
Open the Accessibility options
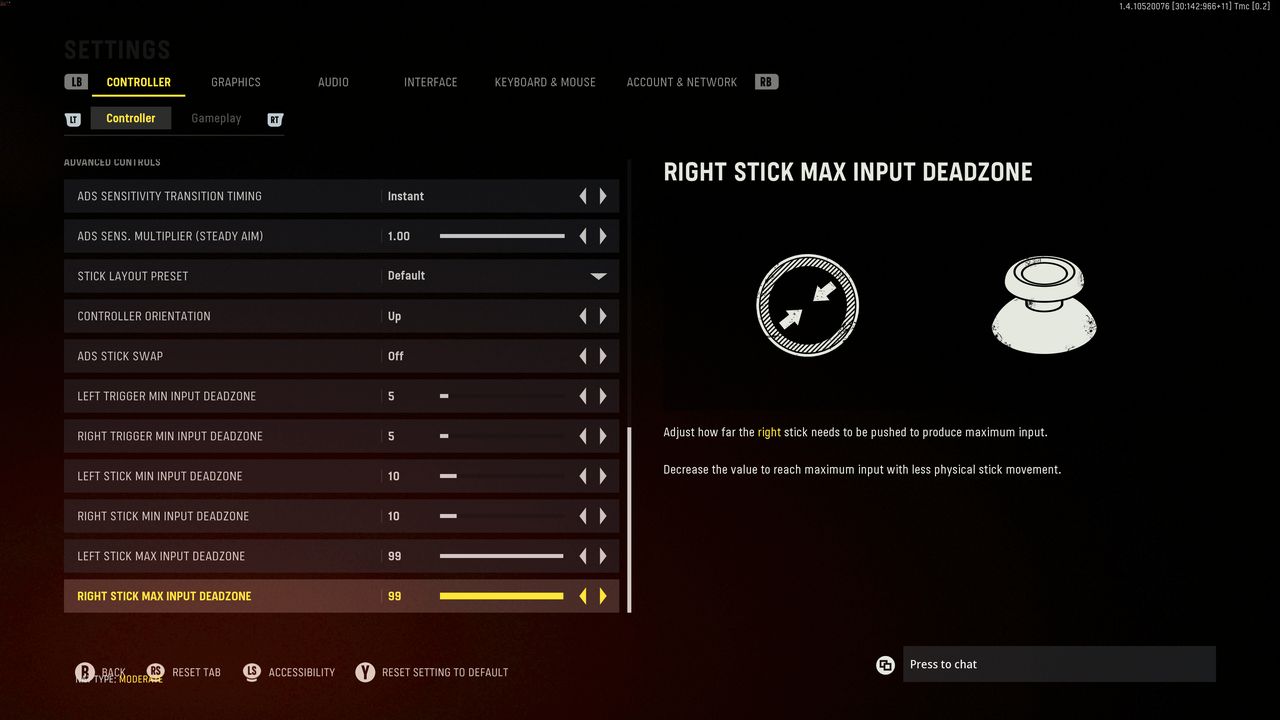click(301, 672)
